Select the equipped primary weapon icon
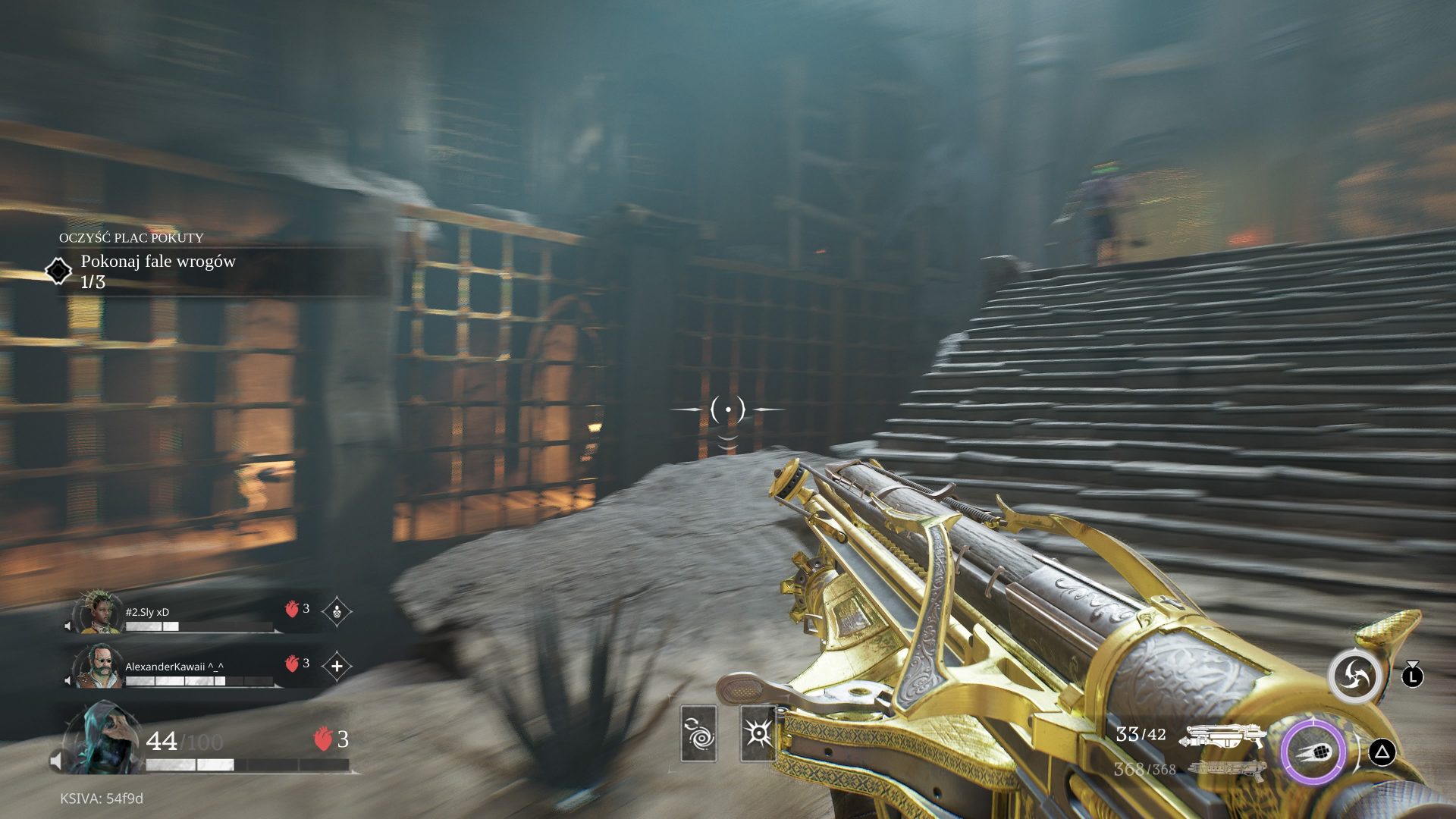Image resolution: width=1456 pixels, height=819 pixels. [1223, 736]
